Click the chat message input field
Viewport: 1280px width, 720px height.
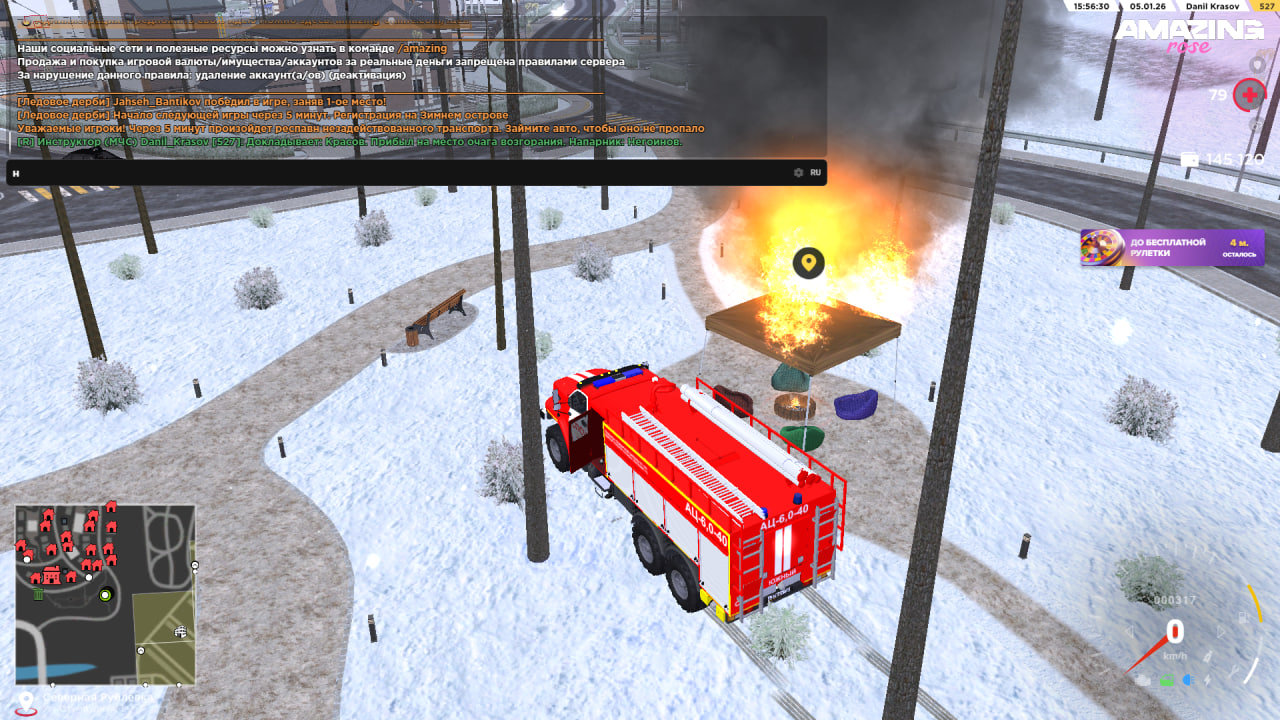[x=400, y=173]
